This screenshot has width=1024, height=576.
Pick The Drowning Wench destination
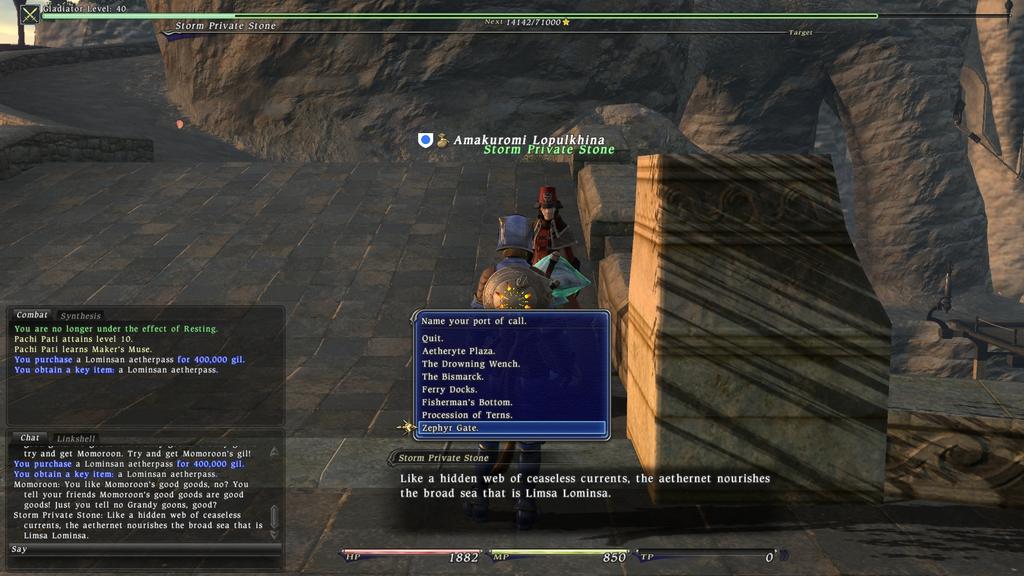pyautogui.click(x=471, y=364)
